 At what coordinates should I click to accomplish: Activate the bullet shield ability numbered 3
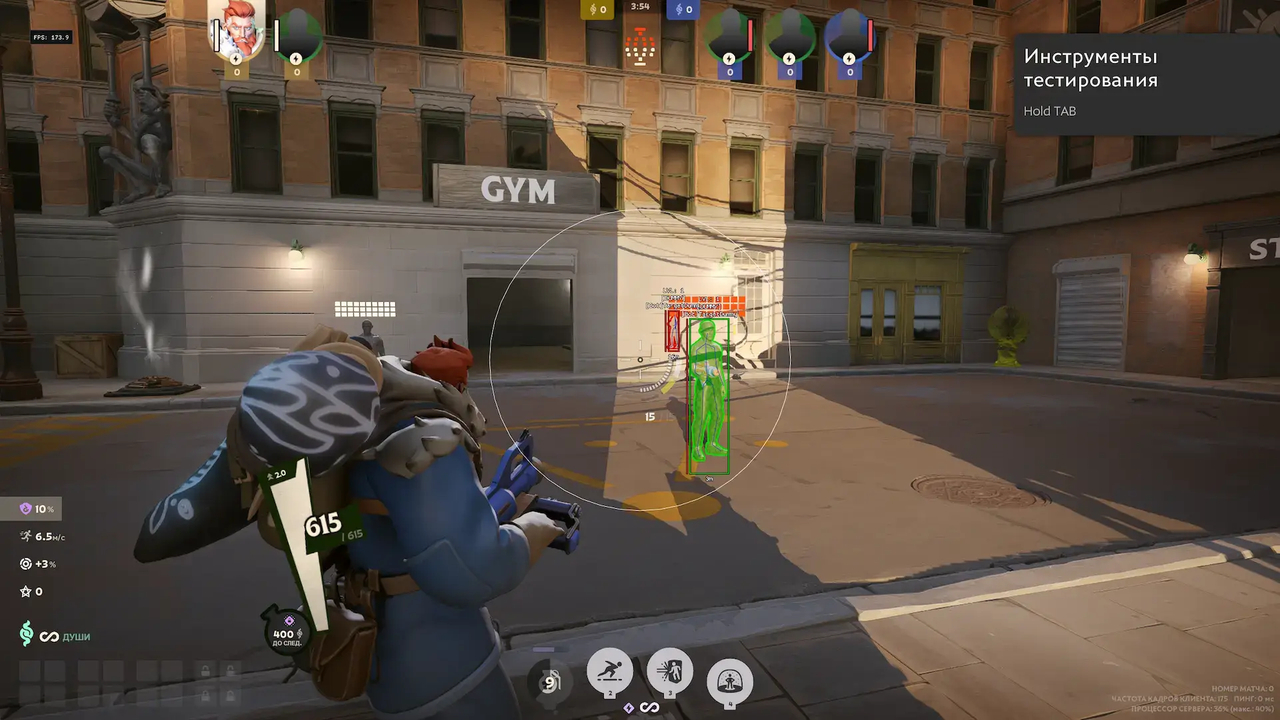(x=670, y=669)
